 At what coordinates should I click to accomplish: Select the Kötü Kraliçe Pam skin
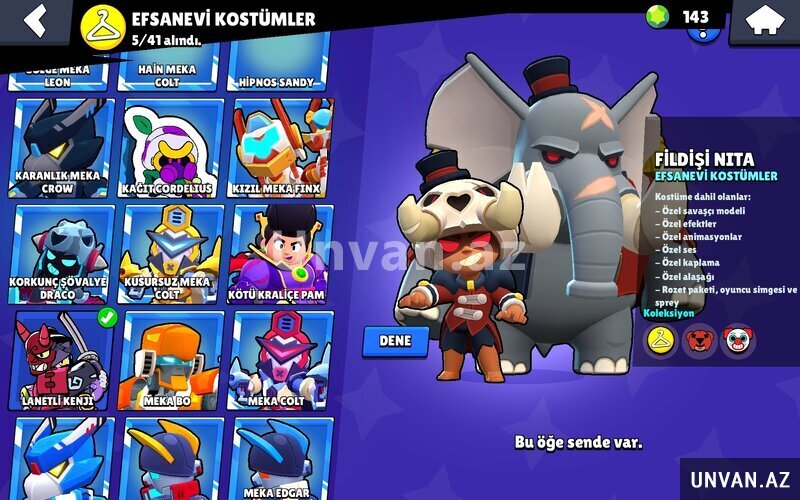click(281, 254)
